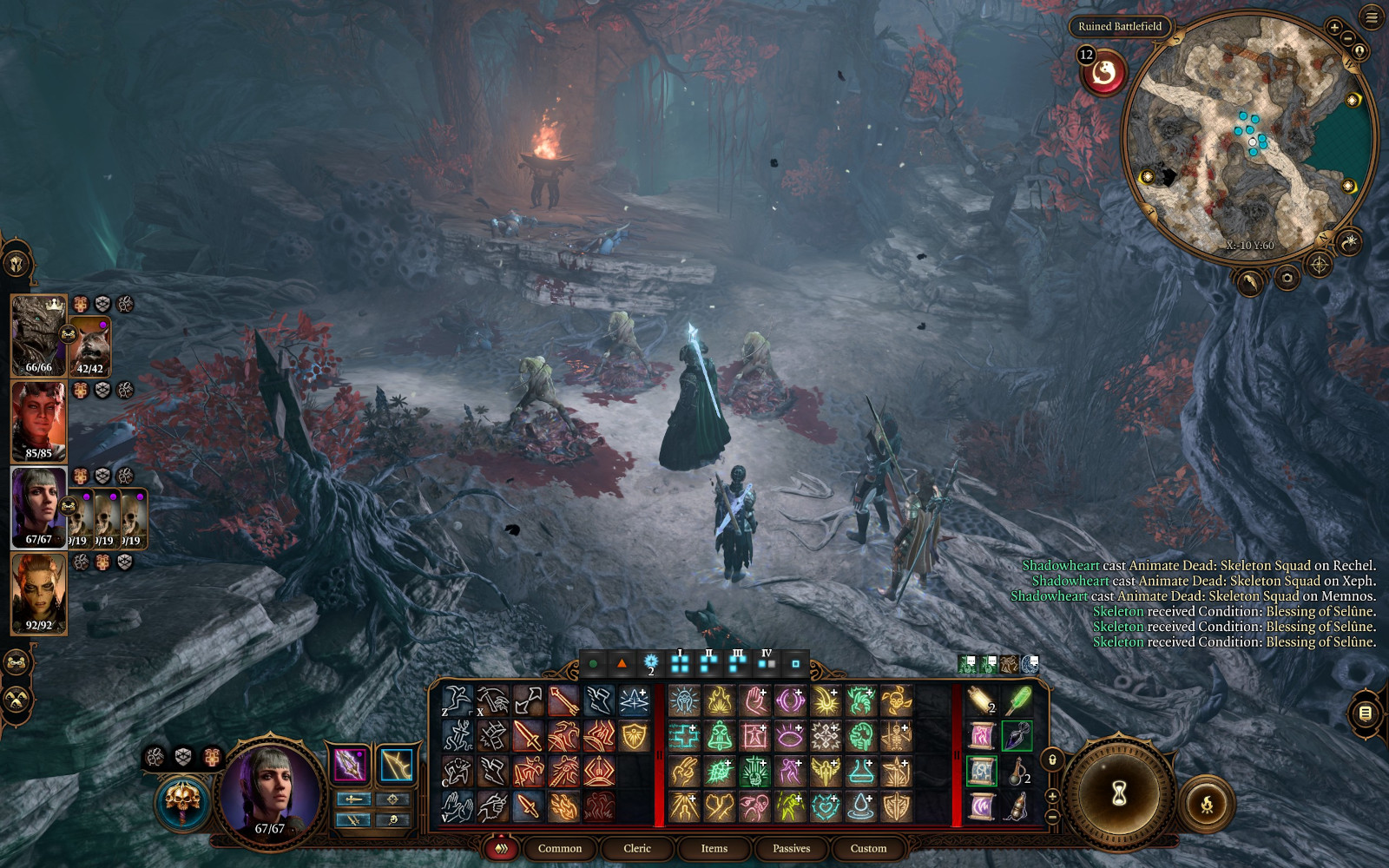Image resolution: width=1389 pixels, height=868 pixels.
Task: Open the journal button on right edge
Action: (x=1365, y=713)
